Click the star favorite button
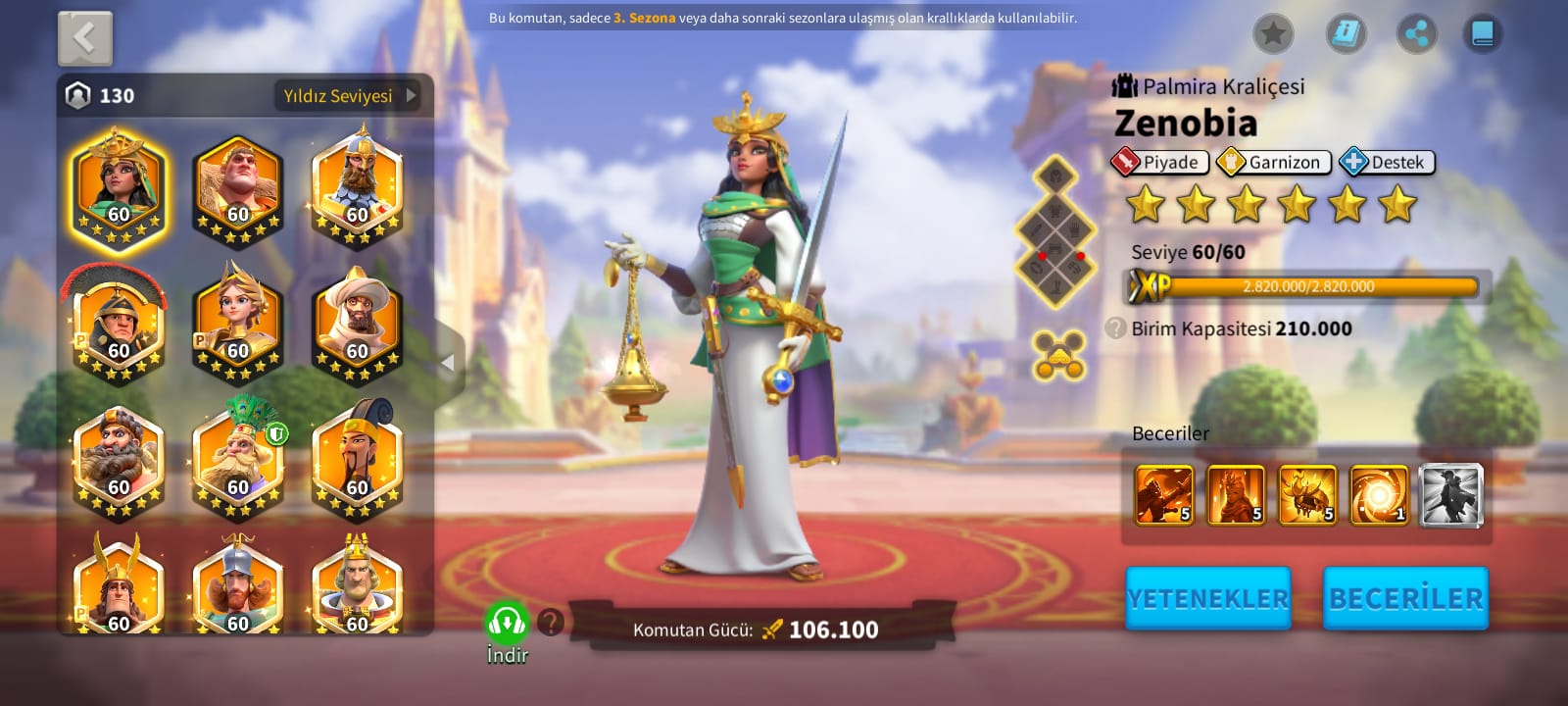This screenshot has height=706, width=1568. point(1273,34)
